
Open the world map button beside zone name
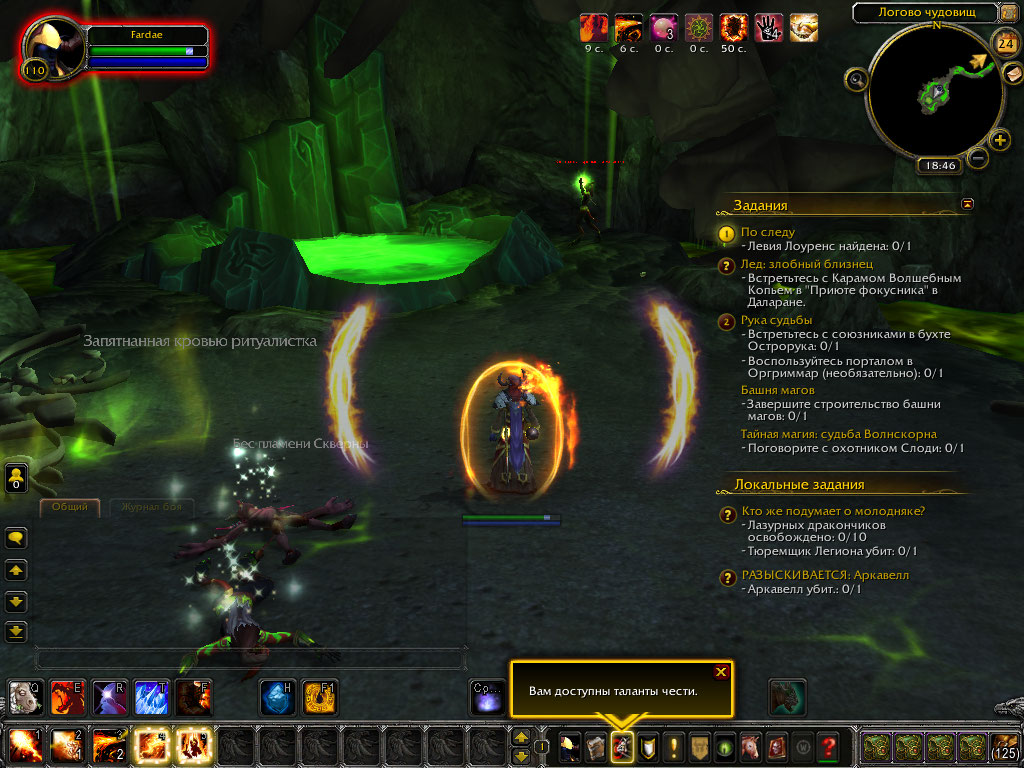pos(1008,13)
